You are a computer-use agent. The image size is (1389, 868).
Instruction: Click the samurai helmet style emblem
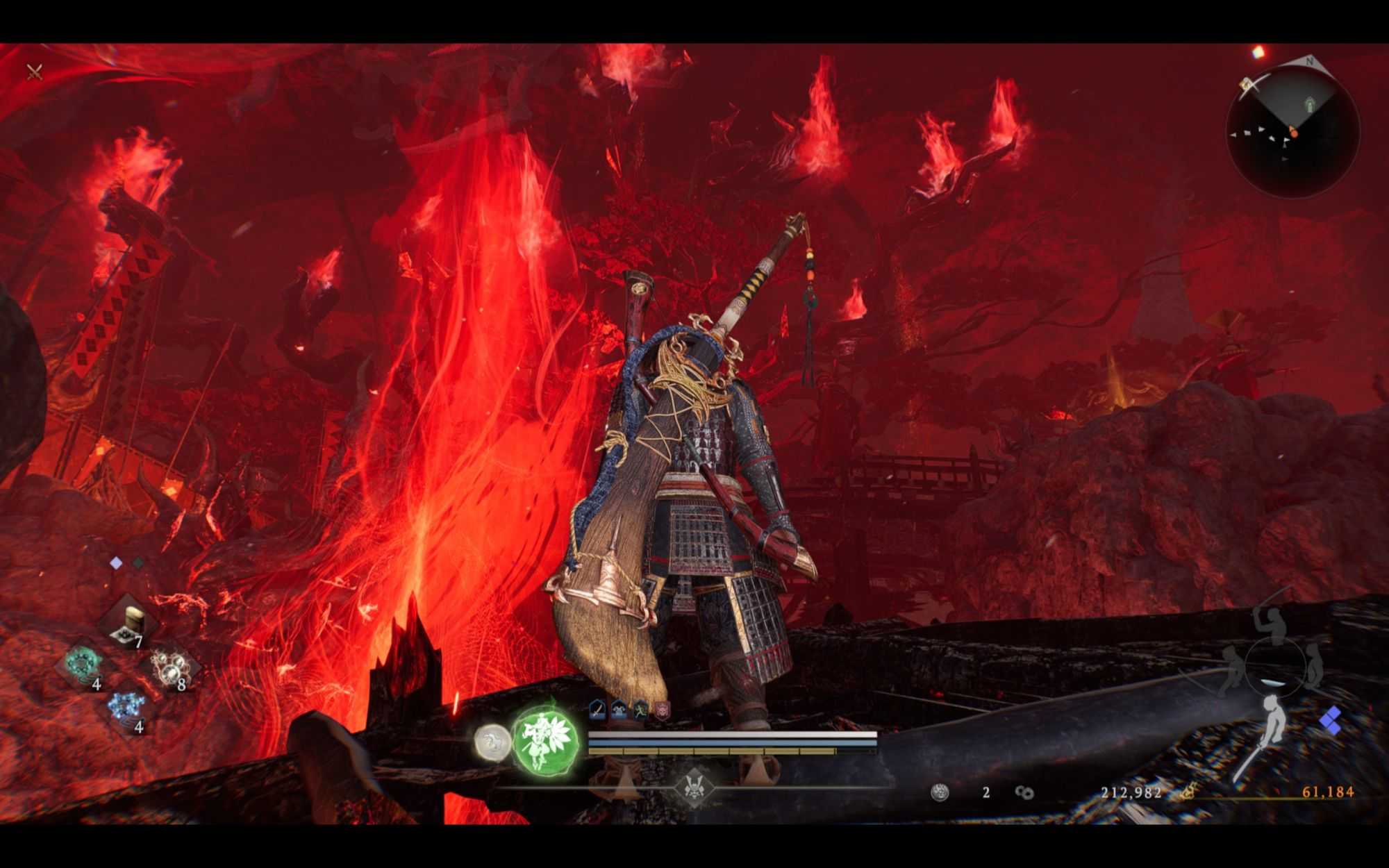click(x=693, y=786)
